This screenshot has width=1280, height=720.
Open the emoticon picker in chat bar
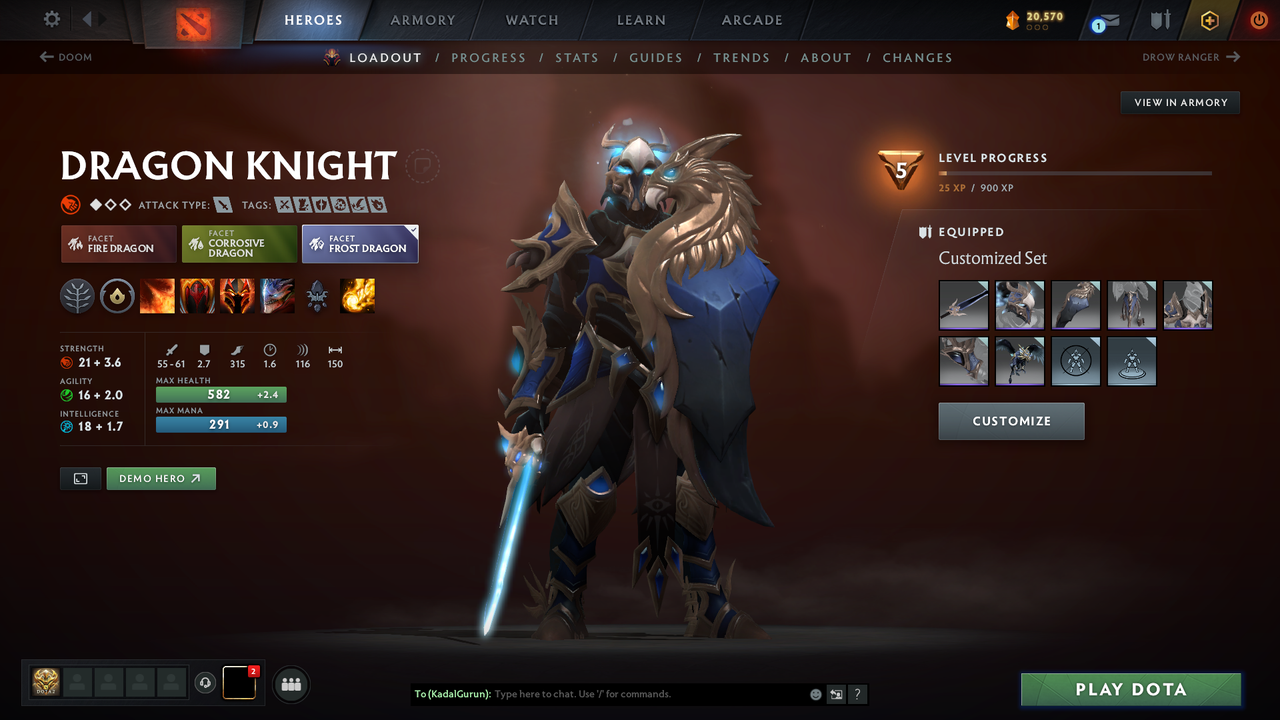coord(815,693)
